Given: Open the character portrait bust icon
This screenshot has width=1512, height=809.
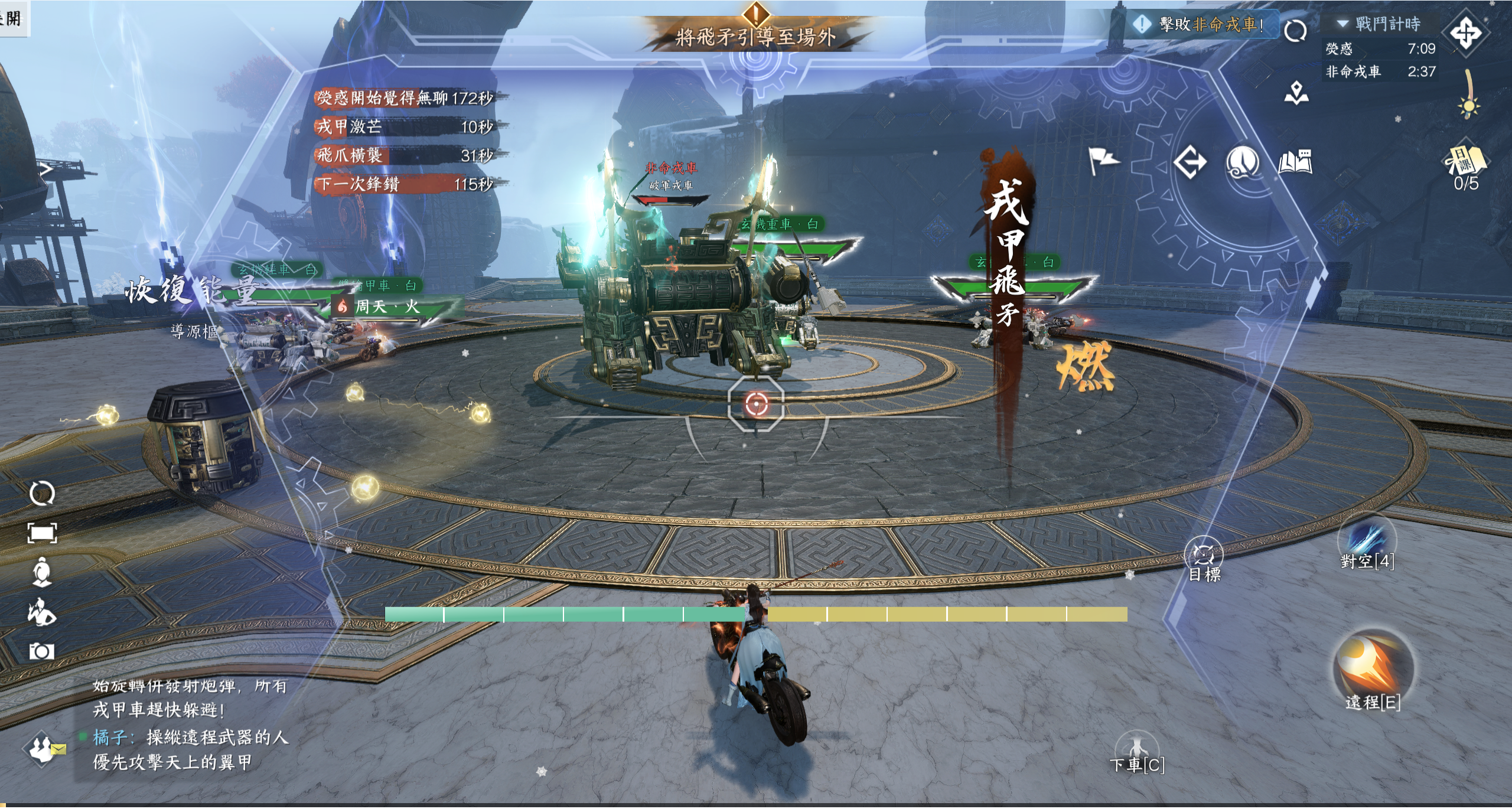Looking at the screenshot, I should pos(41,572).
